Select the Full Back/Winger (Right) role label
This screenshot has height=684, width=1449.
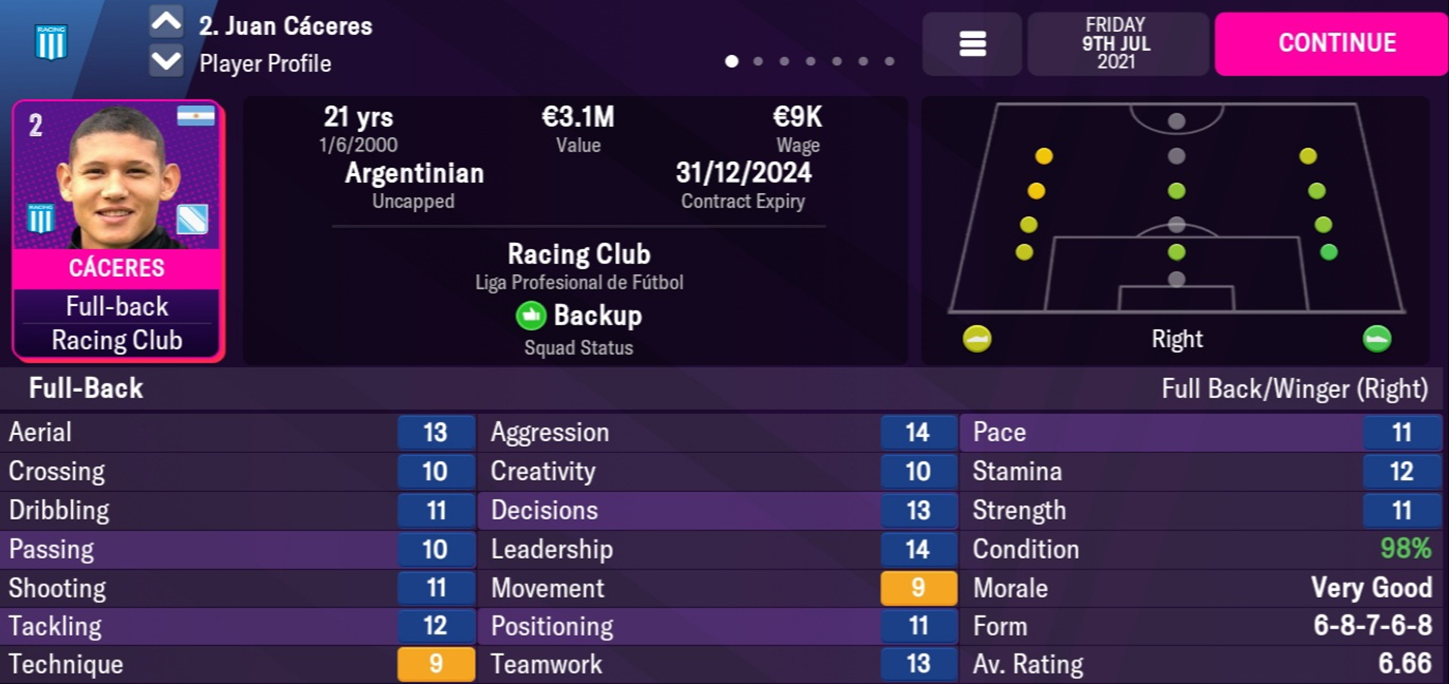tap(1294, 388)
